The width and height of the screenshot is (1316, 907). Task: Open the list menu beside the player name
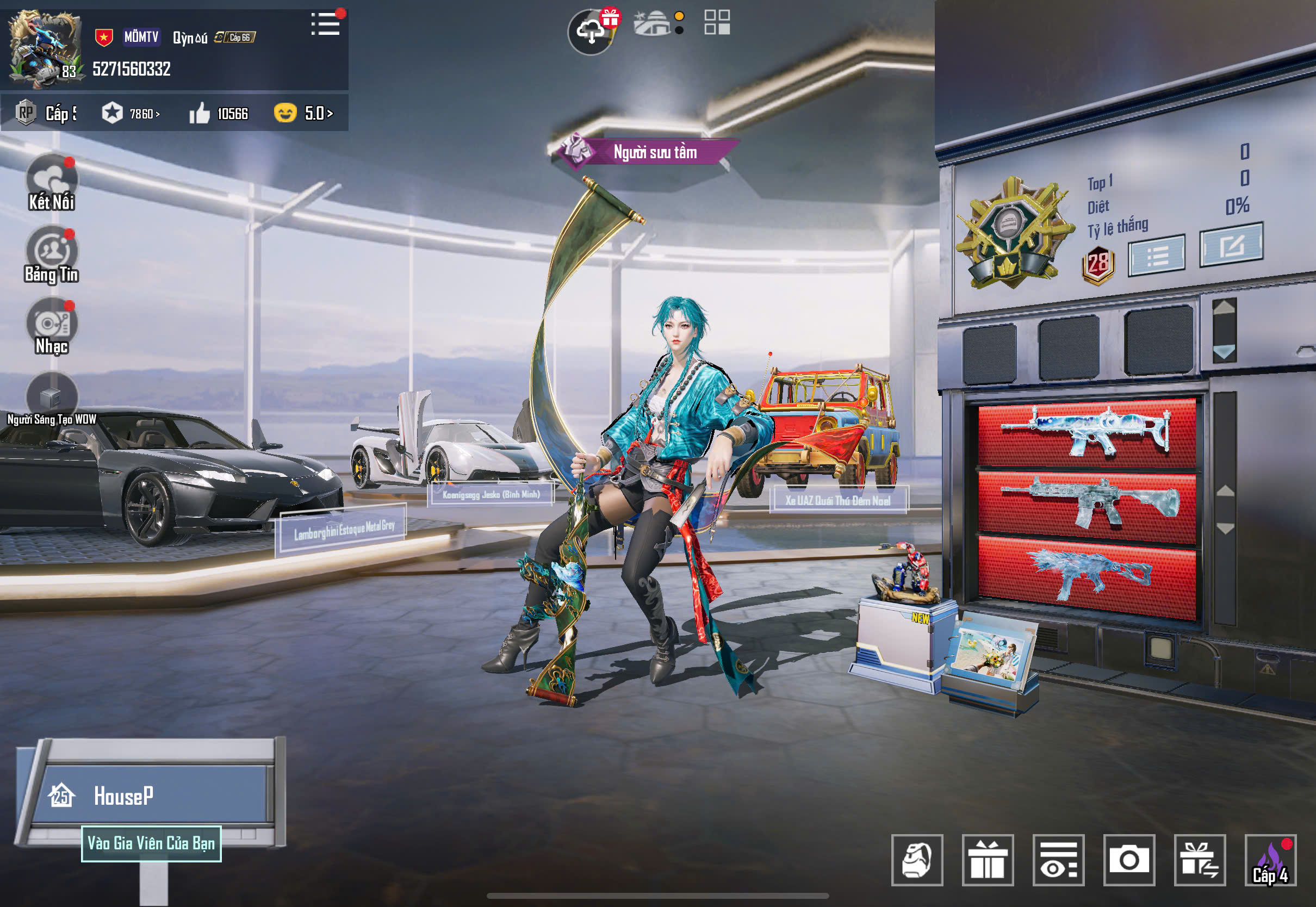[x=326, y=24]
